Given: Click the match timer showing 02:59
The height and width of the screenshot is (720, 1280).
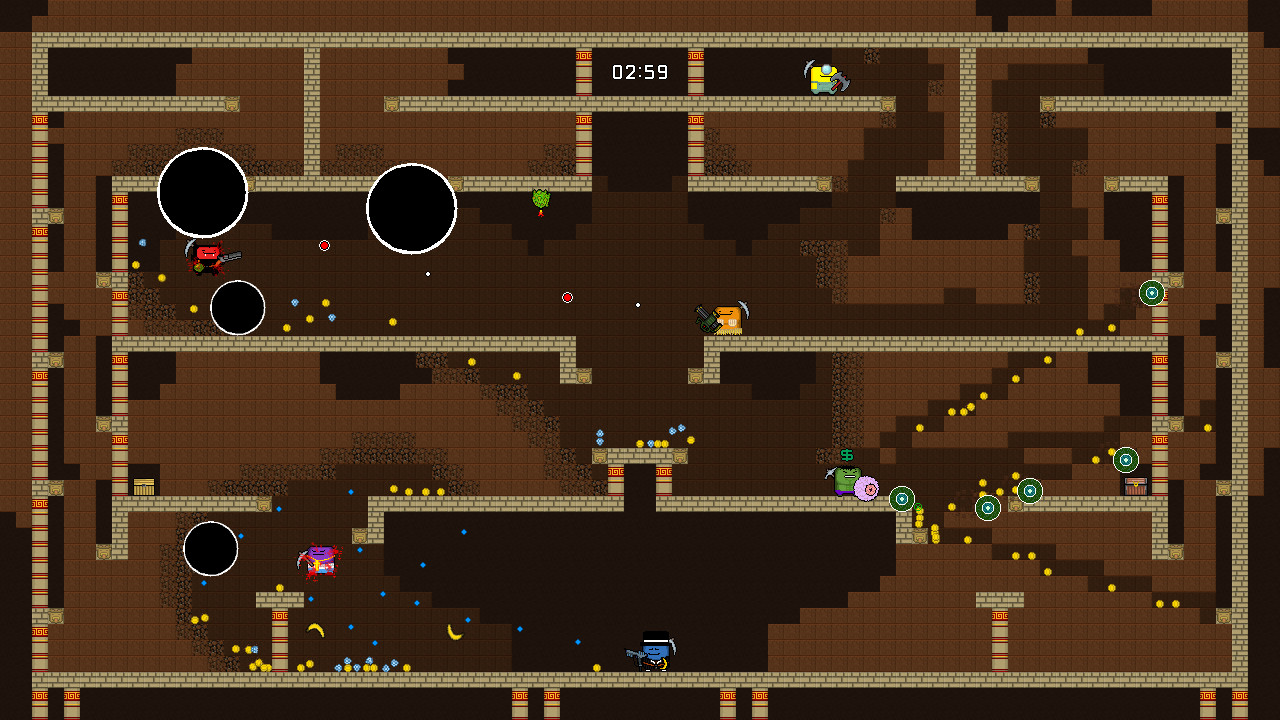Looking at the screenshot, I should pyautogui.click(x=639, y=71).
